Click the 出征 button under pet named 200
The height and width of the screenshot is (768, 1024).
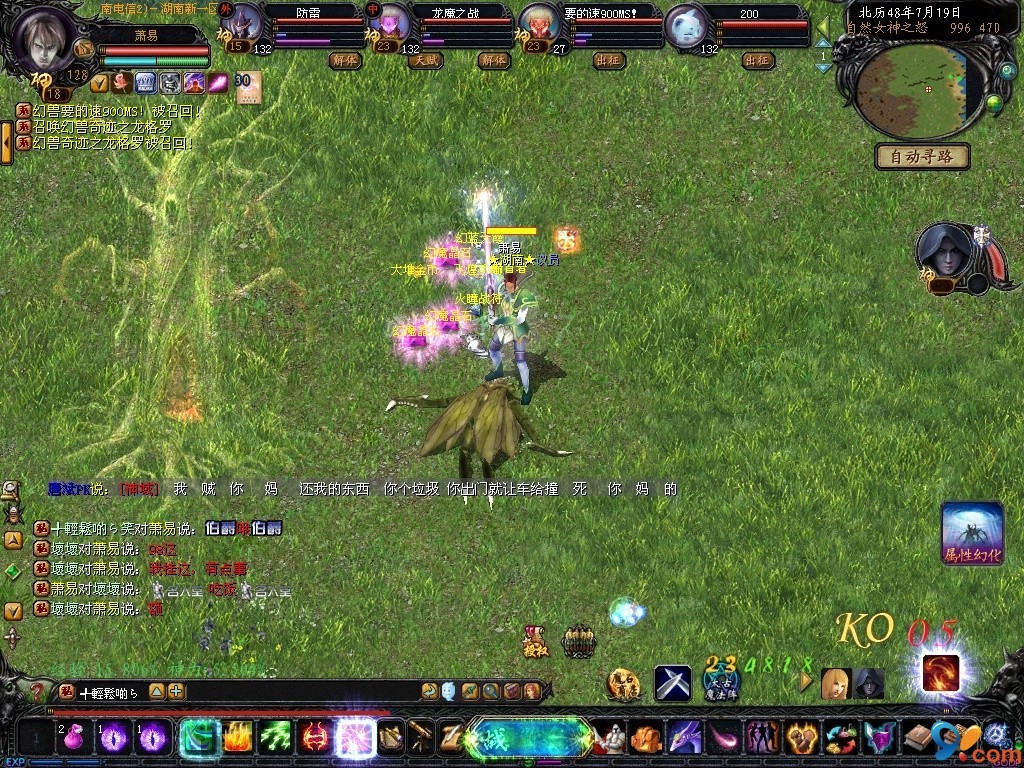pos(758,60)
